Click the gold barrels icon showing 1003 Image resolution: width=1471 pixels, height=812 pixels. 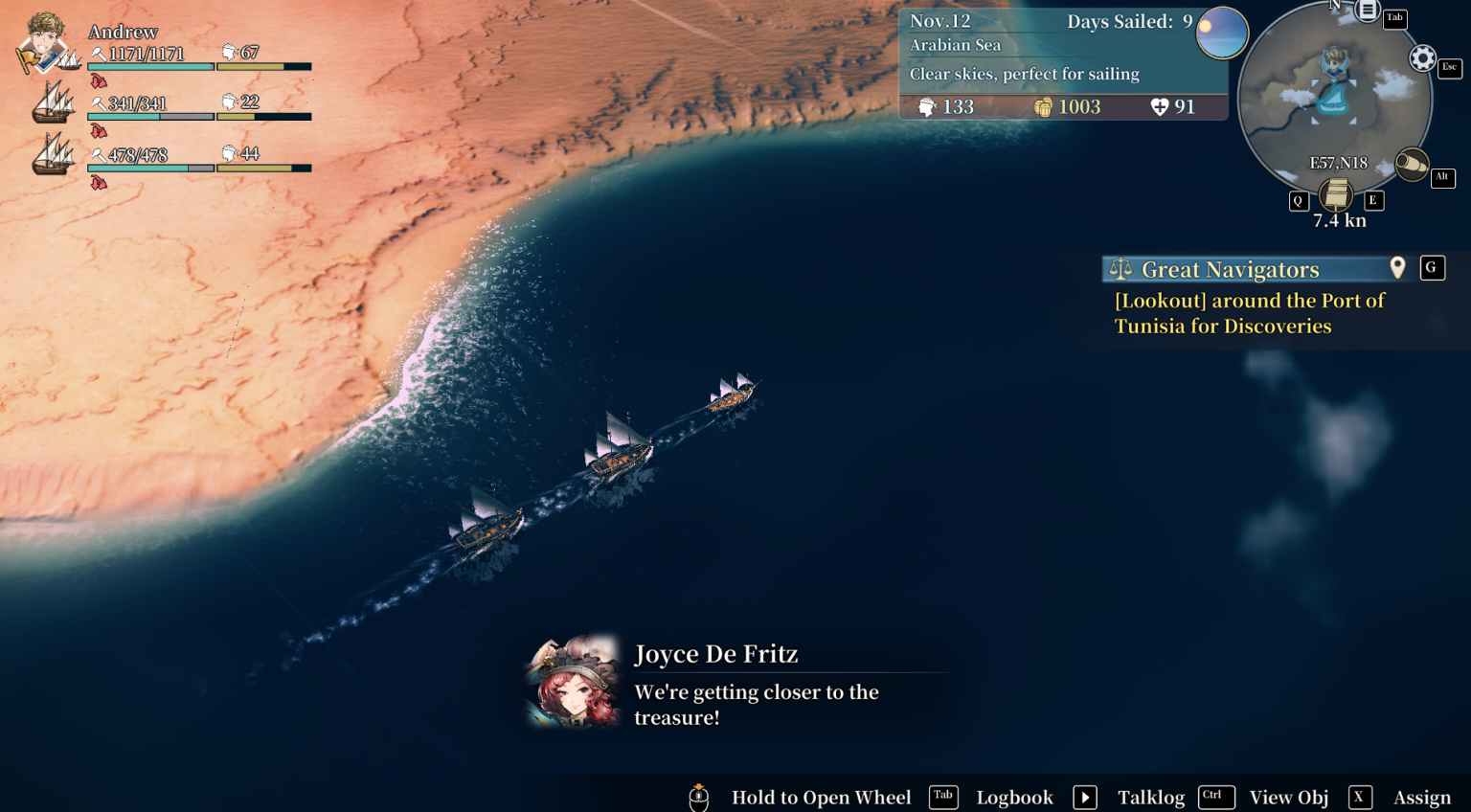click(1044, 107)
